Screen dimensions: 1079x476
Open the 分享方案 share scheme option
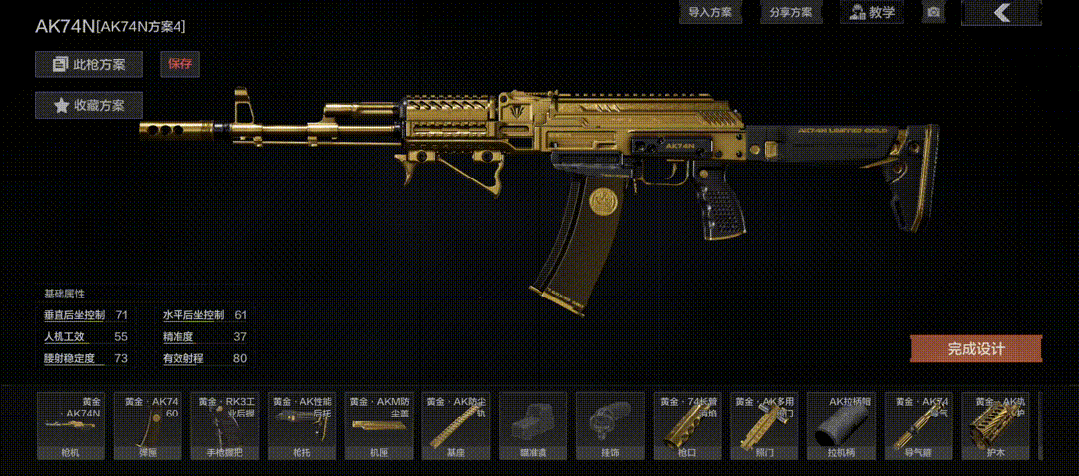point(790,13)
